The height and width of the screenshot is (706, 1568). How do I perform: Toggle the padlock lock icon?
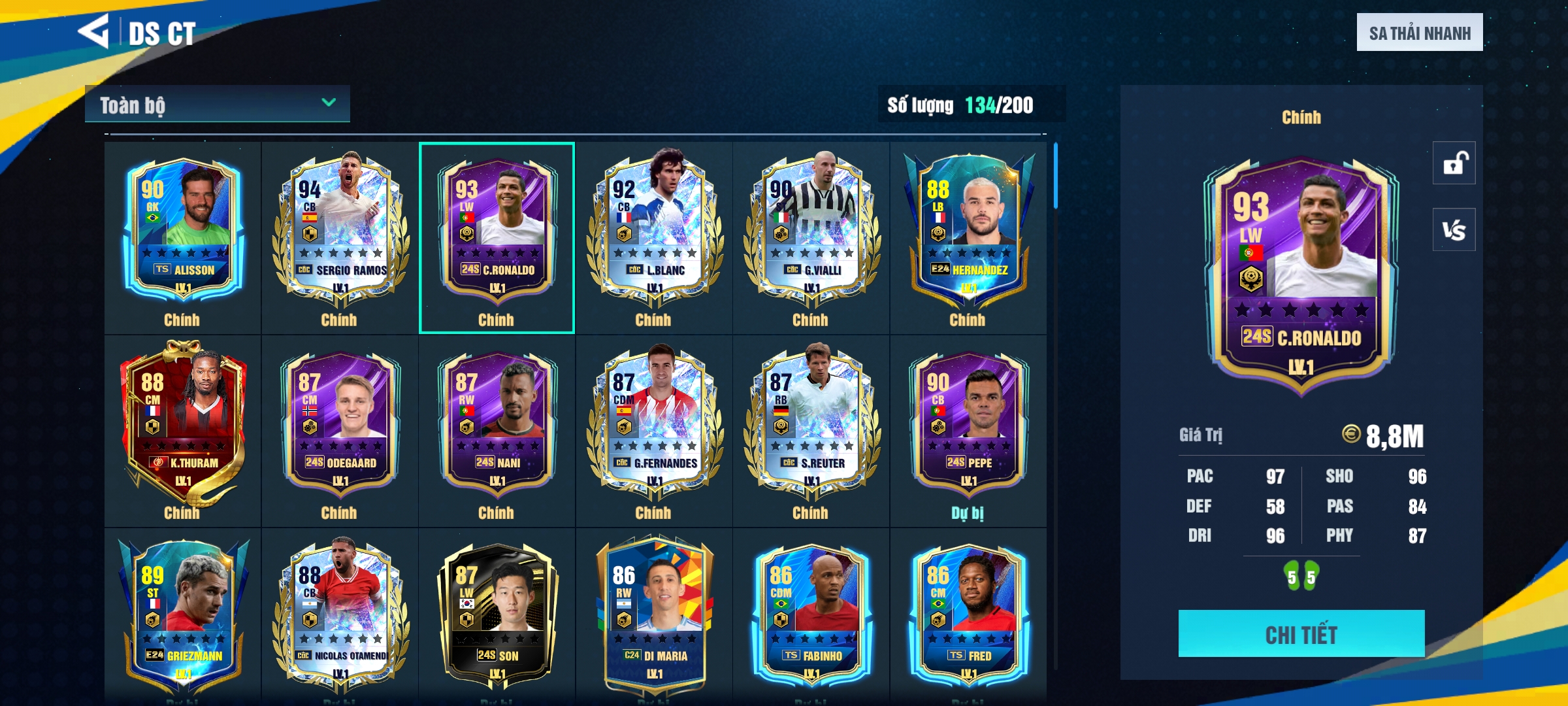click(x=1454, y=163)
